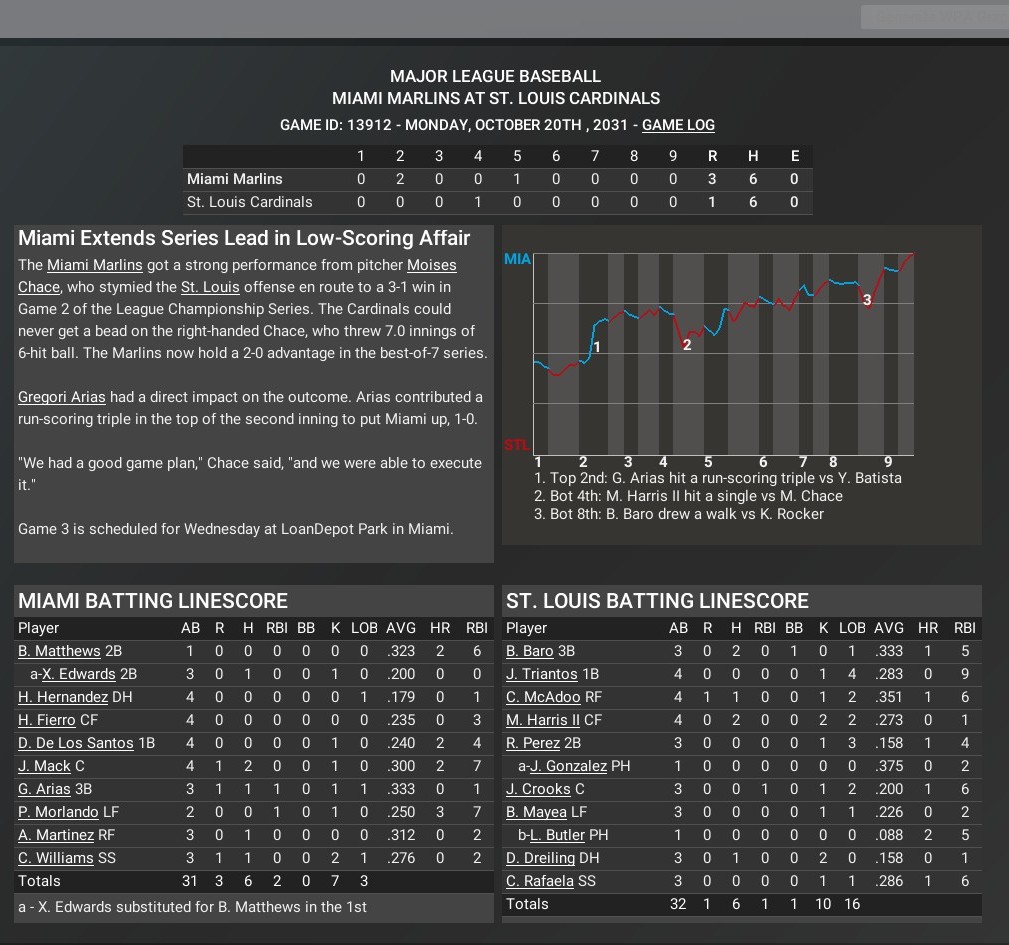
Task: Open J. Mack catcher profile
Action: click(44, 766)
